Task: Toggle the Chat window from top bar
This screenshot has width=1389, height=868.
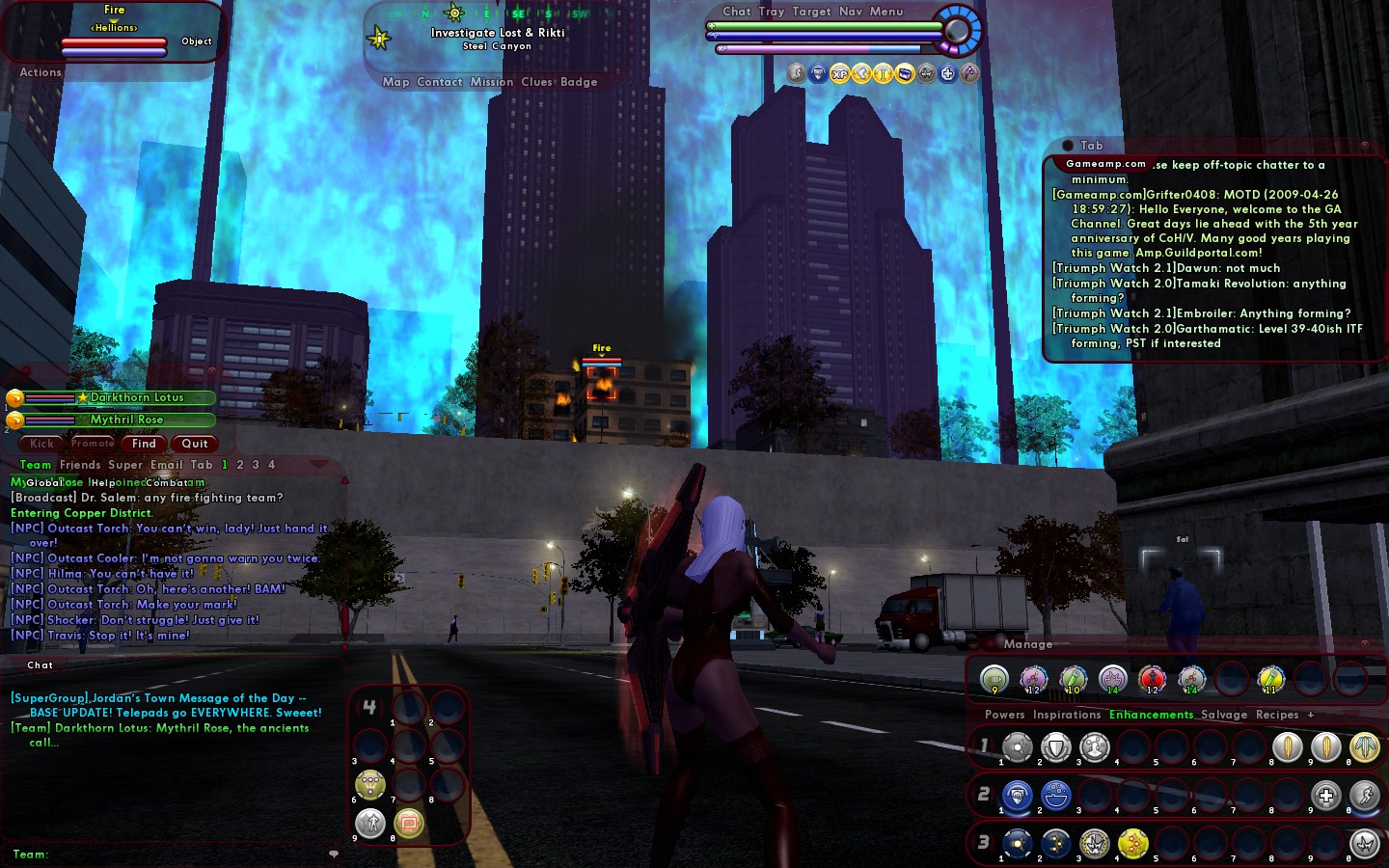Action: tap(737, 12)
